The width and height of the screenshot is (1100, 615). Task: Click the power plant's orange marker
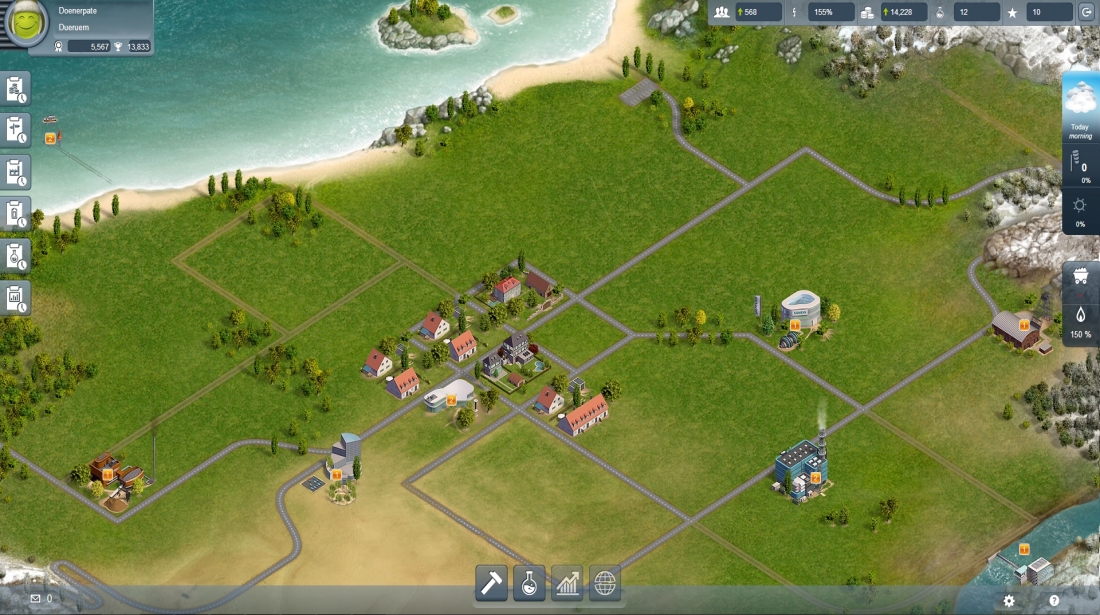coord(816,477)
